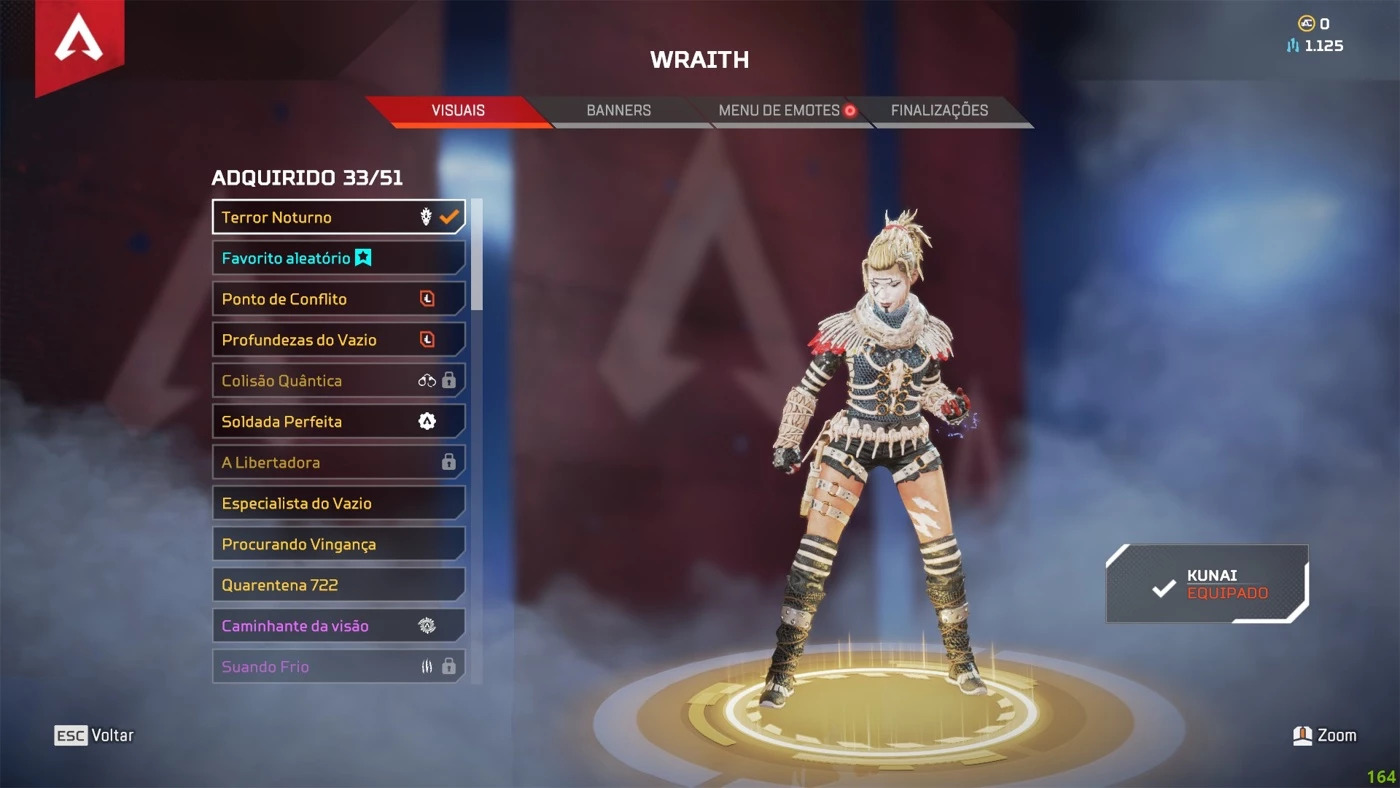Open the Finalizações tab

939,111
